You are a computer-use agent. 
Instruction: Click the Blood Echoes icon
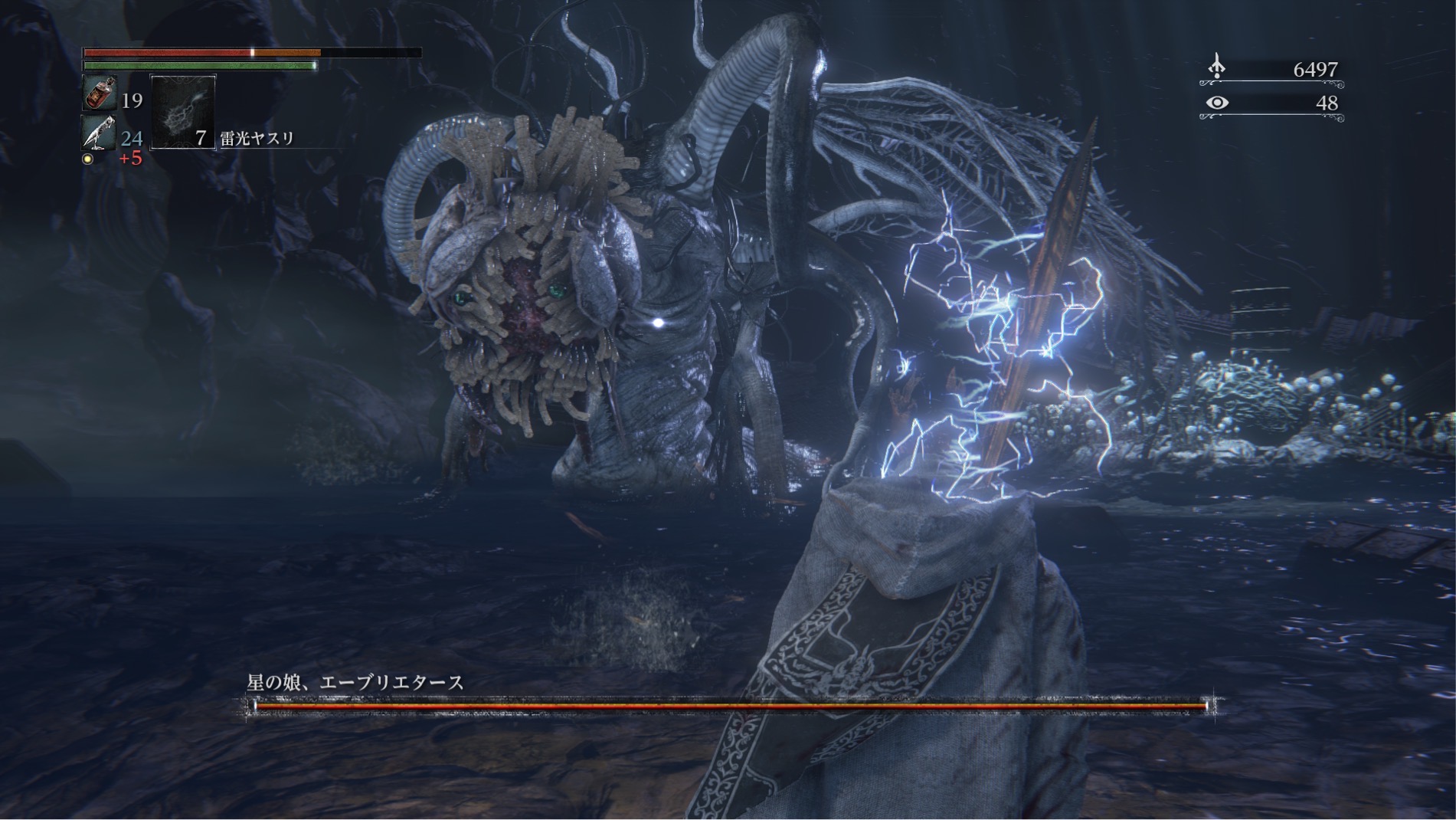click(x=1216, y=67)
